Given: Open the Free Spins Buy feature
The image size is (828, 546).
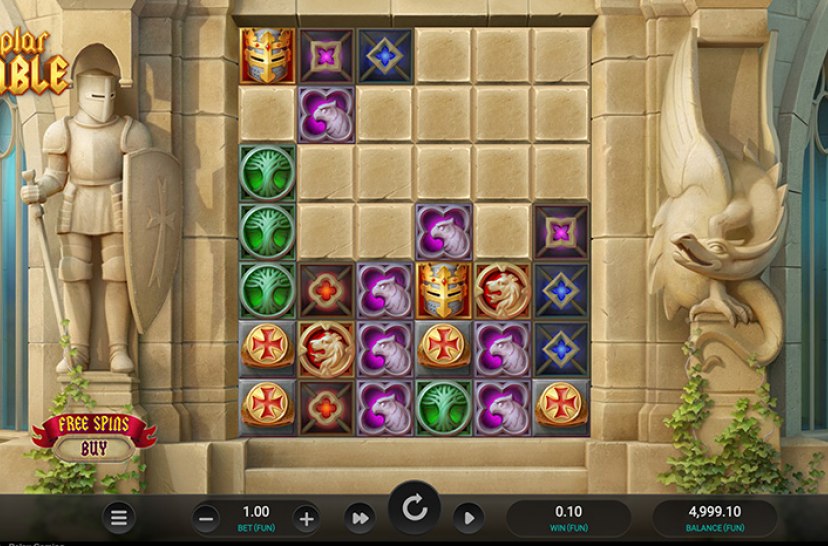Looking at the screenshot, I should [x=94, y=437].
